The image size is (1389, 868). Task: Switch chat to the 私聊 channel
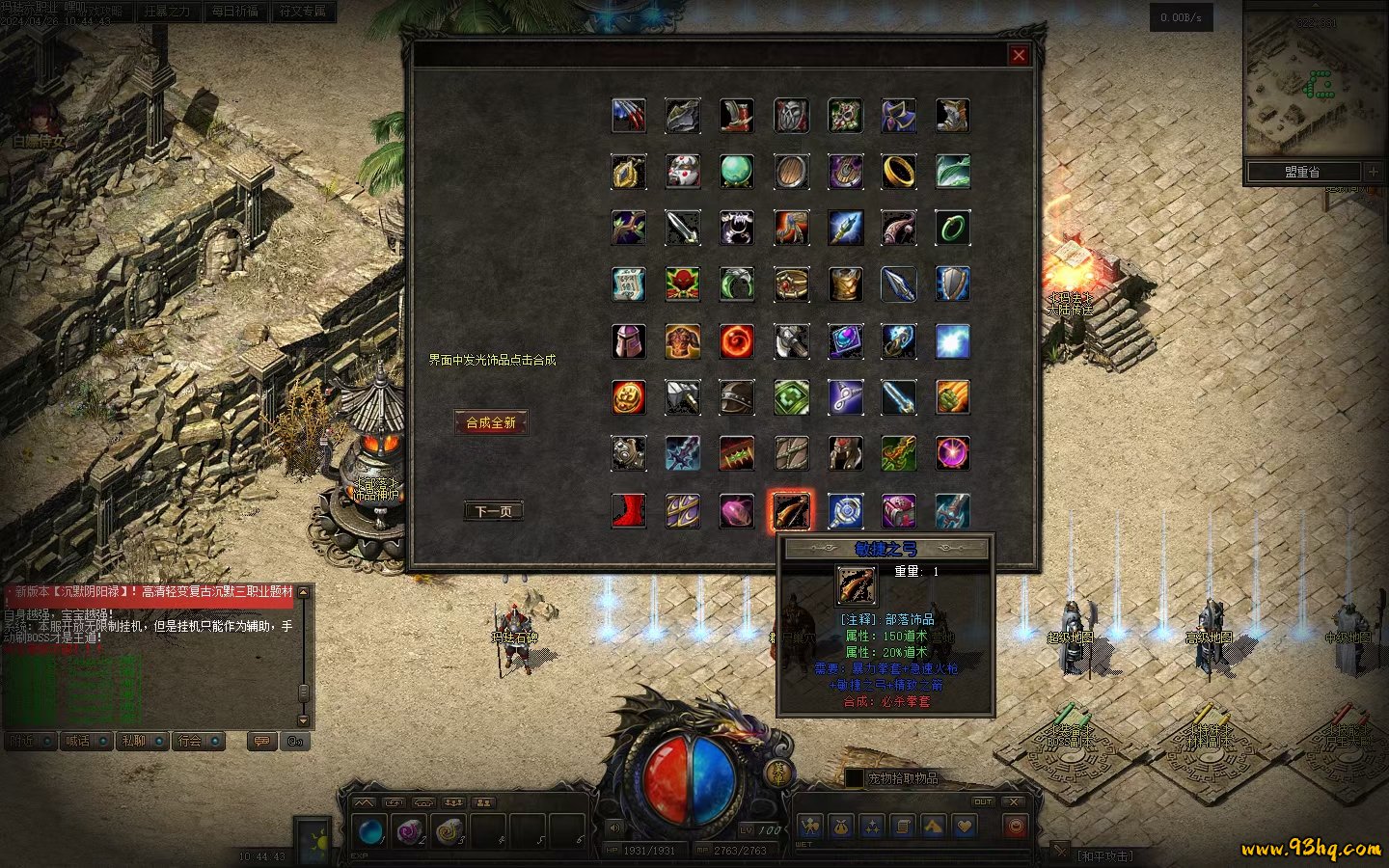click(x=134, y=741)
